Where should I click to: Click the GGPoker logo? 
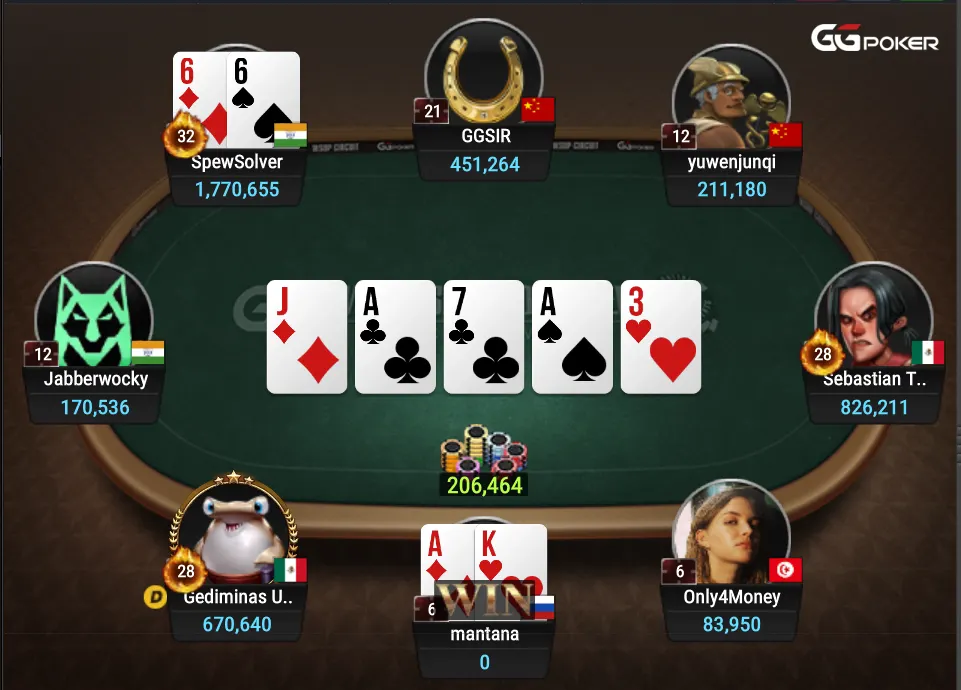click(874, 41)
